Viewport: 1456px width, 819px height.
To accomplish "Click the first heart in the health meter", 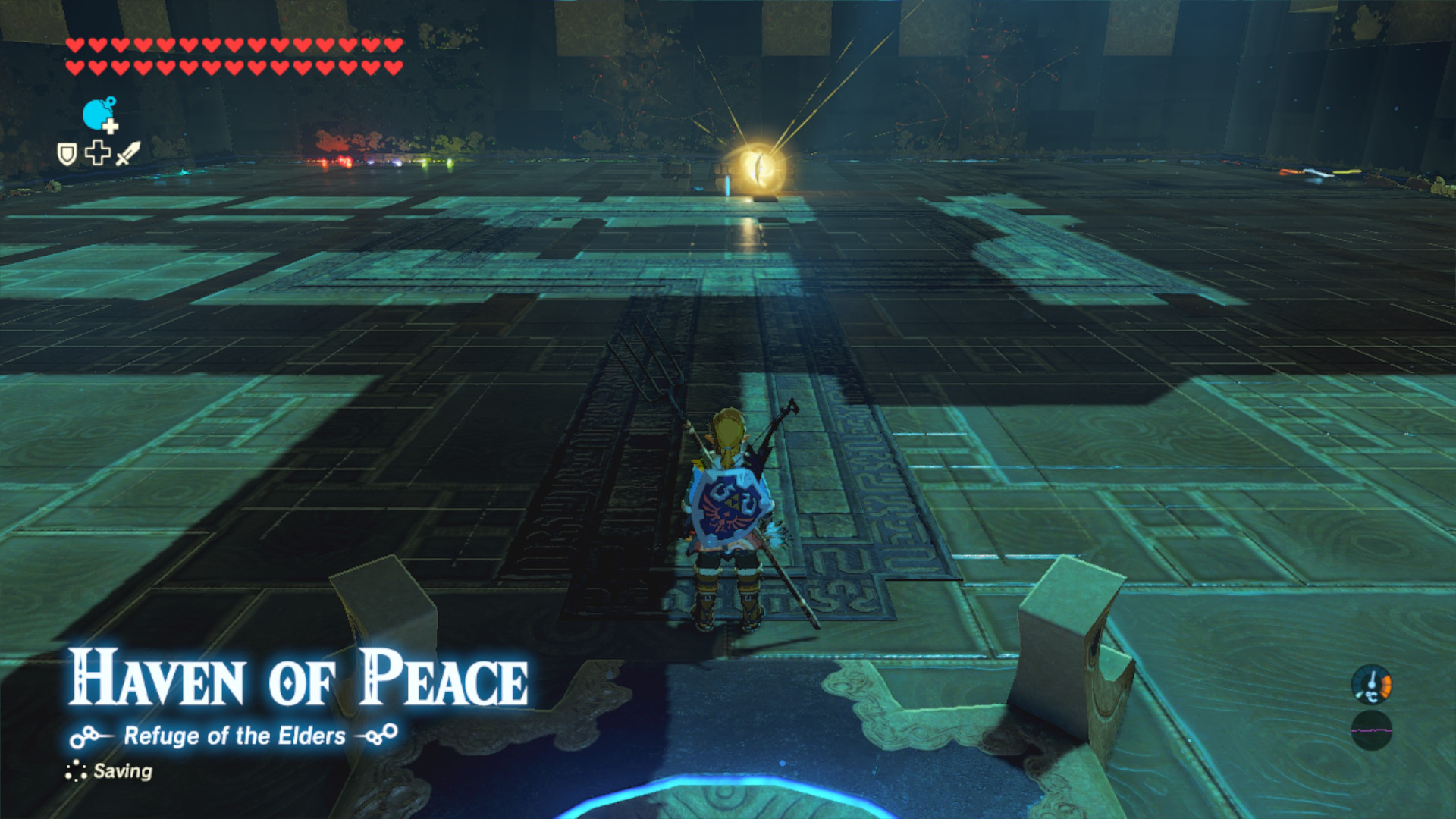I will (74, 45).
